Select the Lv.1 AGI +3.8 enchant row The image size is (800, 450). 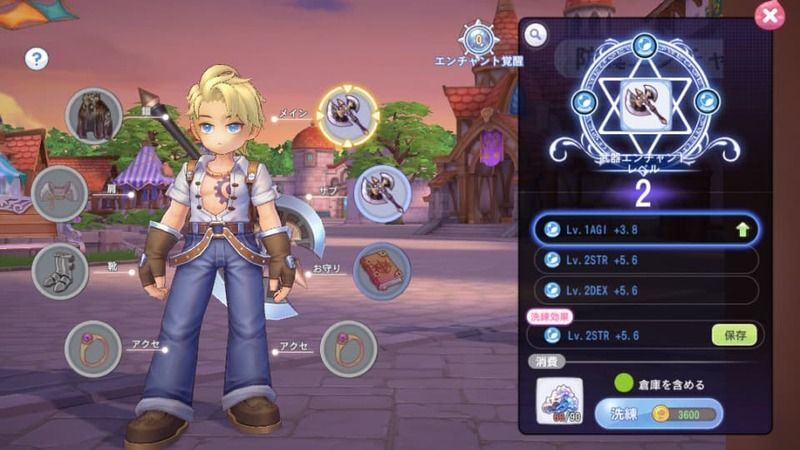point(643,229)
